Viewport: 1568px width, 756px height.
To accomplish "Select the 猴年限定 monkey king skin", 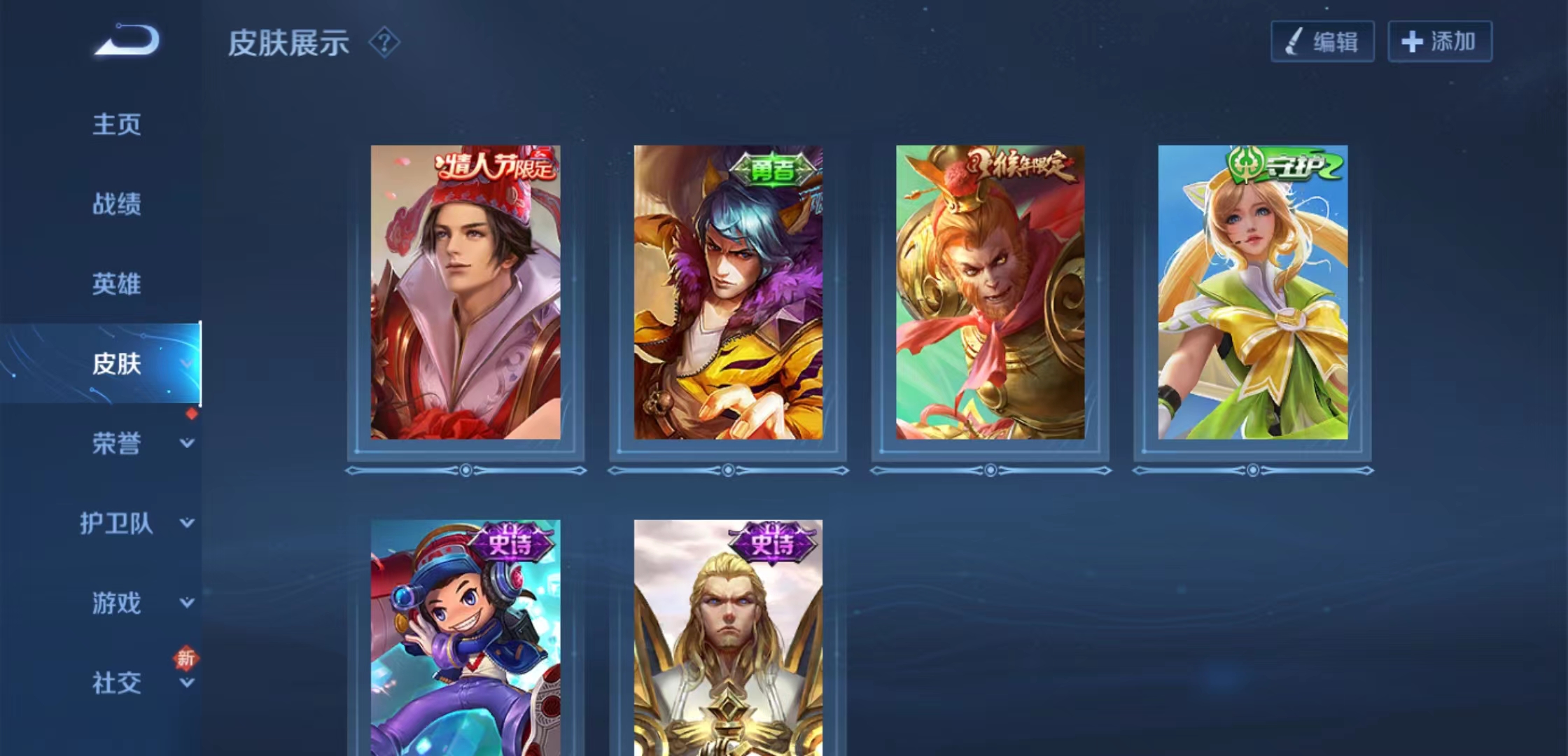I will (990, 293).
